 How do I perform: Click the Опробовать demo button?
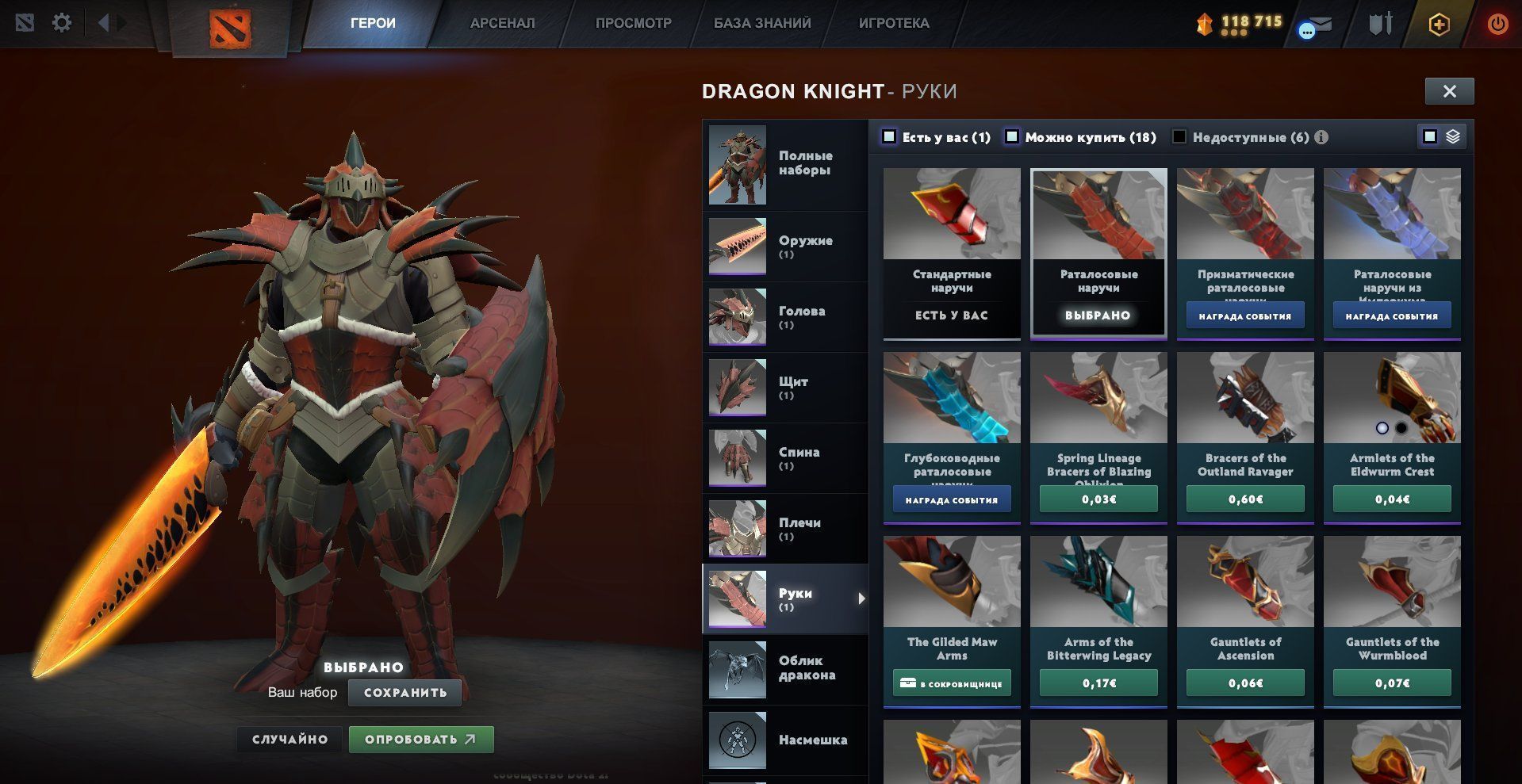[421, 740]
